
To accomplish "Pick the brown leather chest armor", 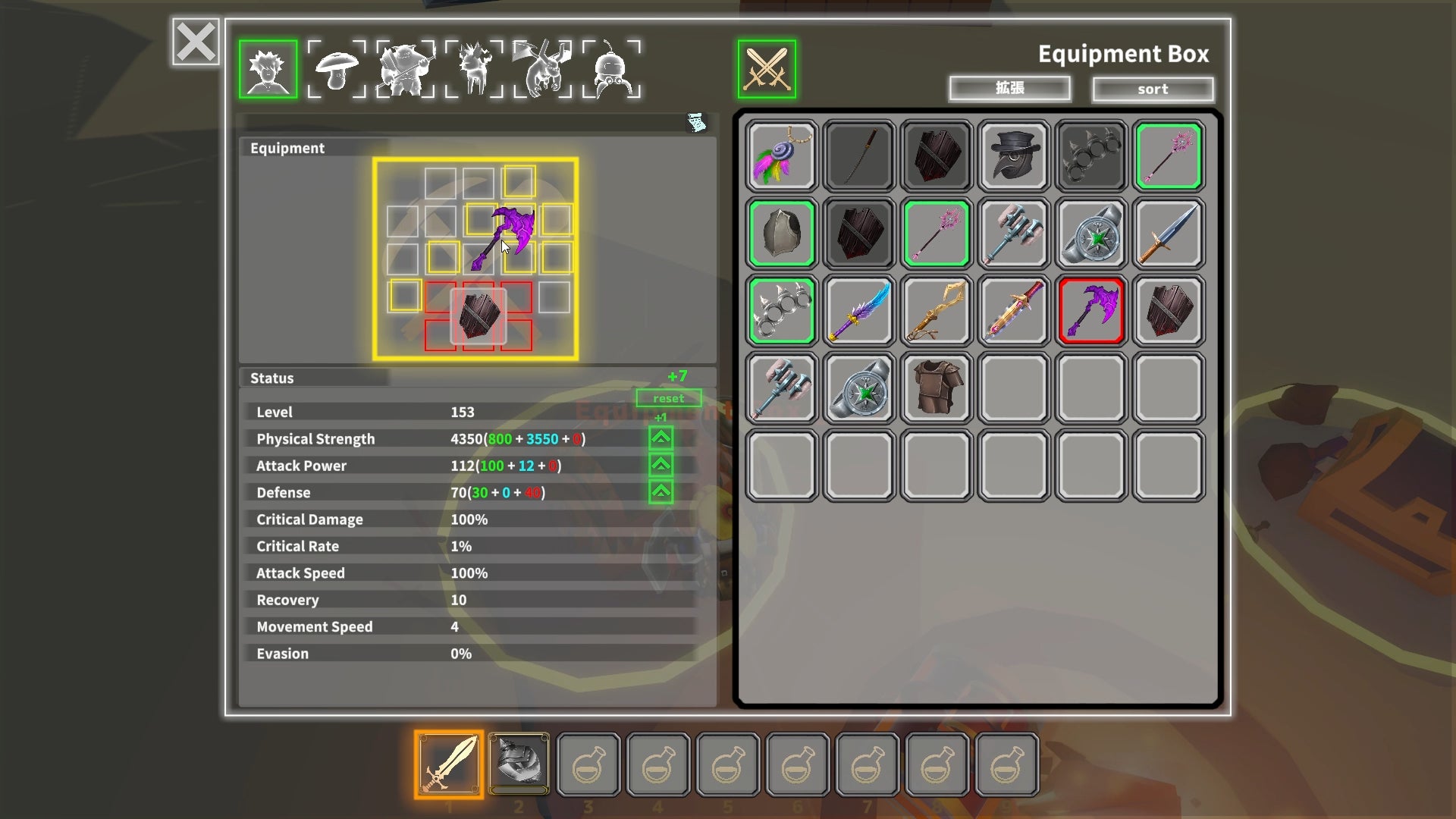I will tap(937, 388).
